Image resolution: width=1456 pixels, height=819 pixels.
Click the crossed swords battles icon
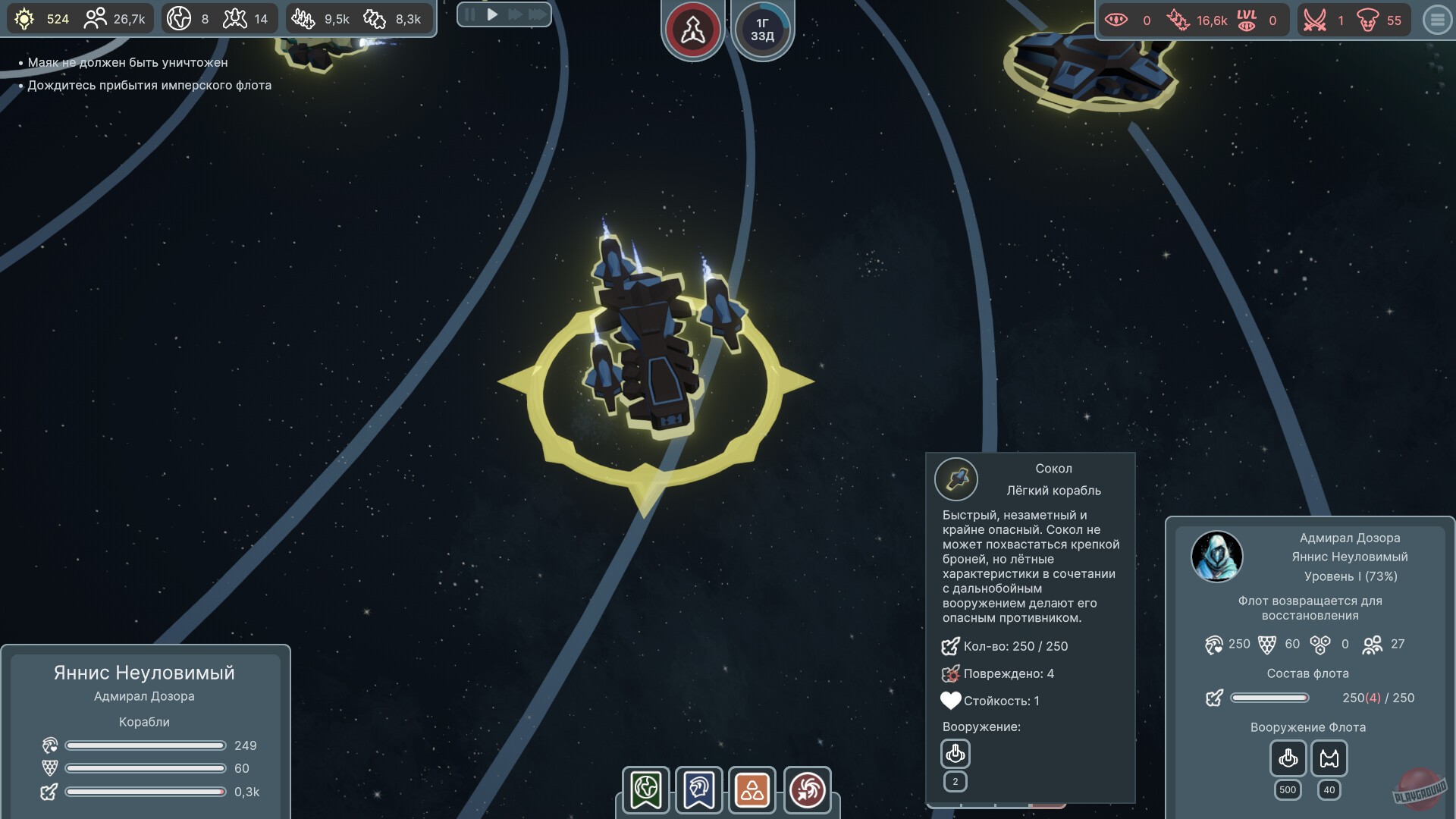1314,20
